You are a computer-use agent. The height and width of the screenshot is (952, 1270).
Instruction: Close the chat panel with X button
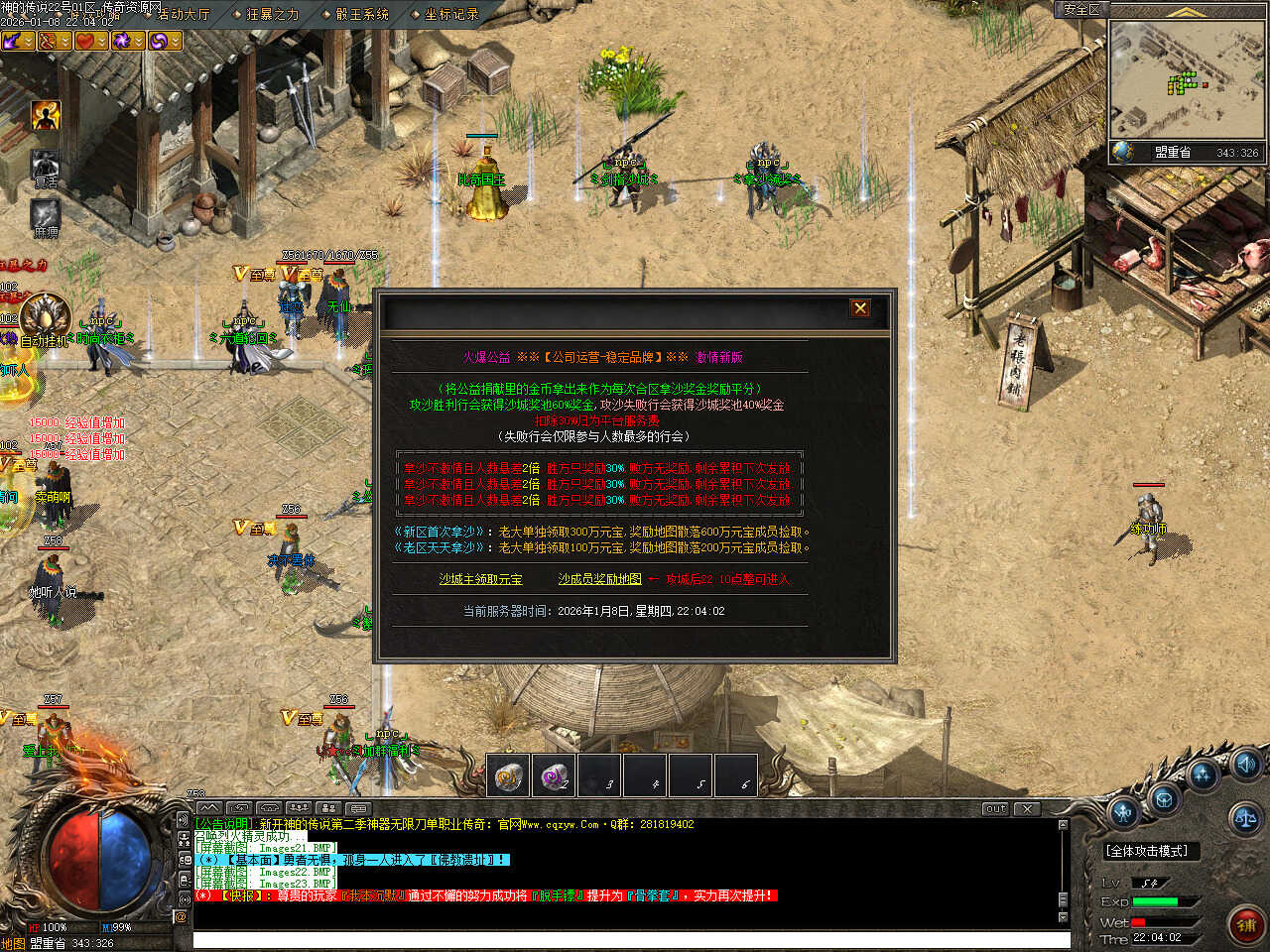pos(1027,808)
